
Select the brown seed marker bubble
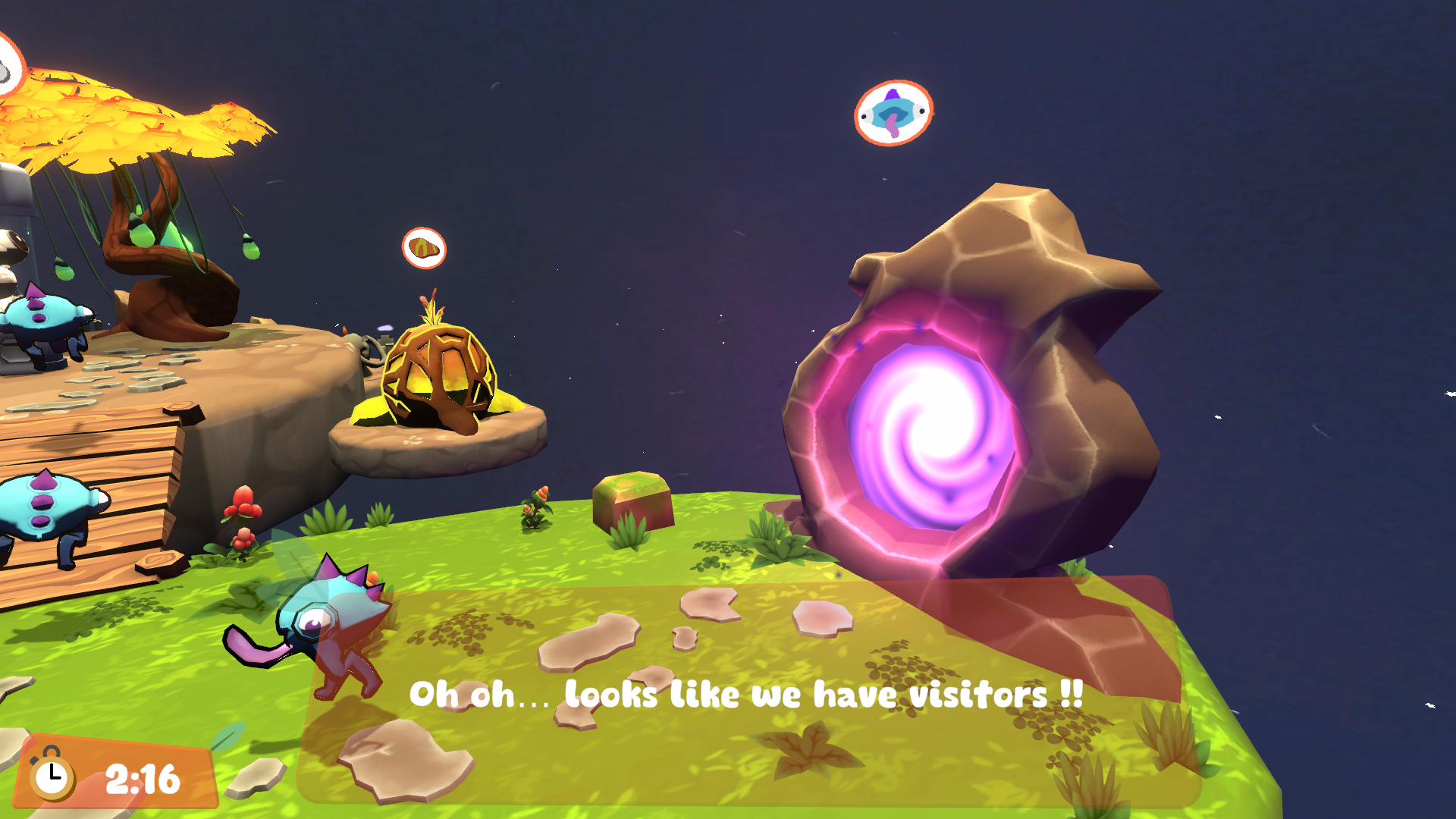coord(424,248)
